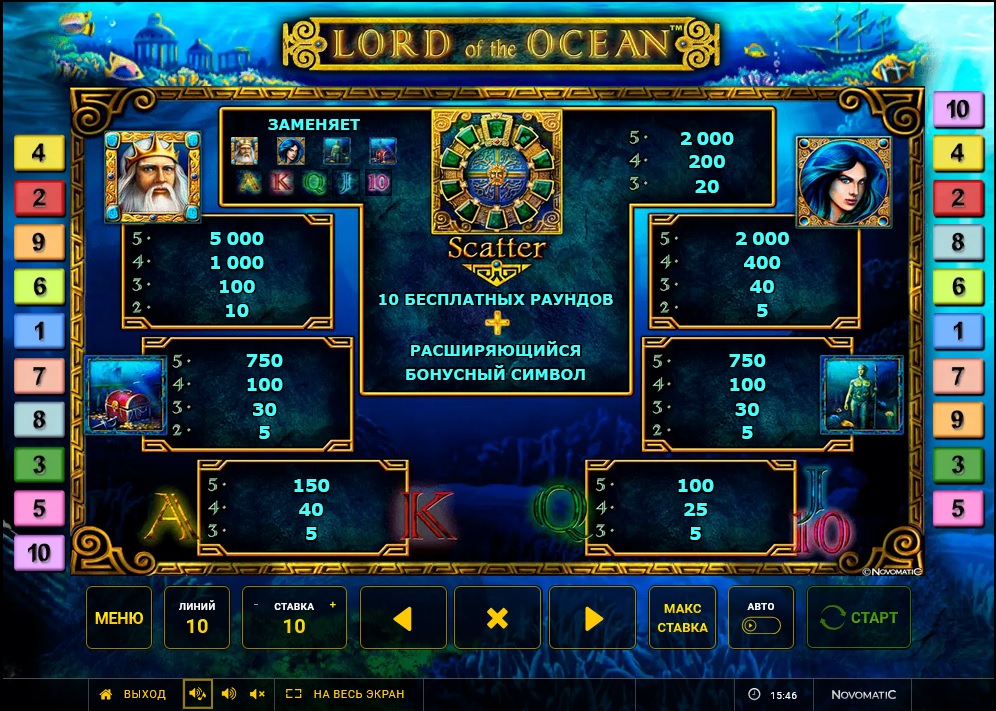Viewport: 996px width, 711px height.
Task: Exit the game via ВЫХОД
Action: [133, 694]
